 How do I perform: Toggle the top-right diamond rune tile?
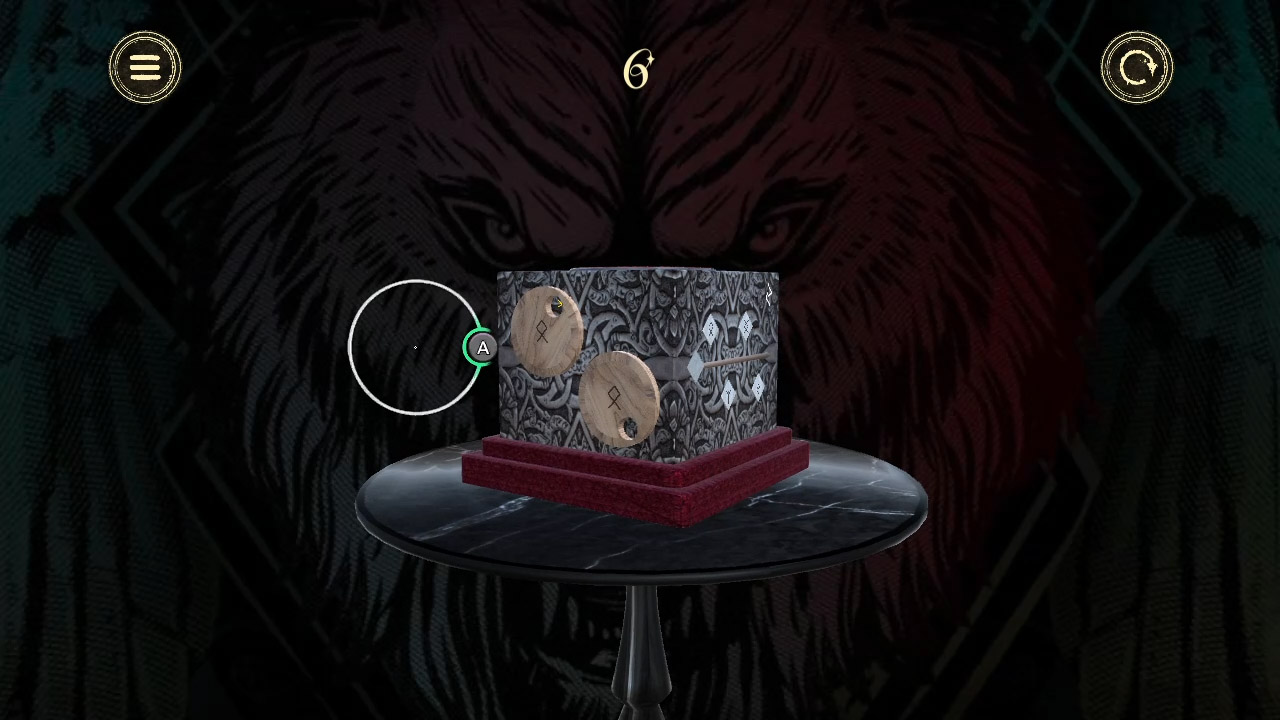pyautogui.click(x=747, y=326)
